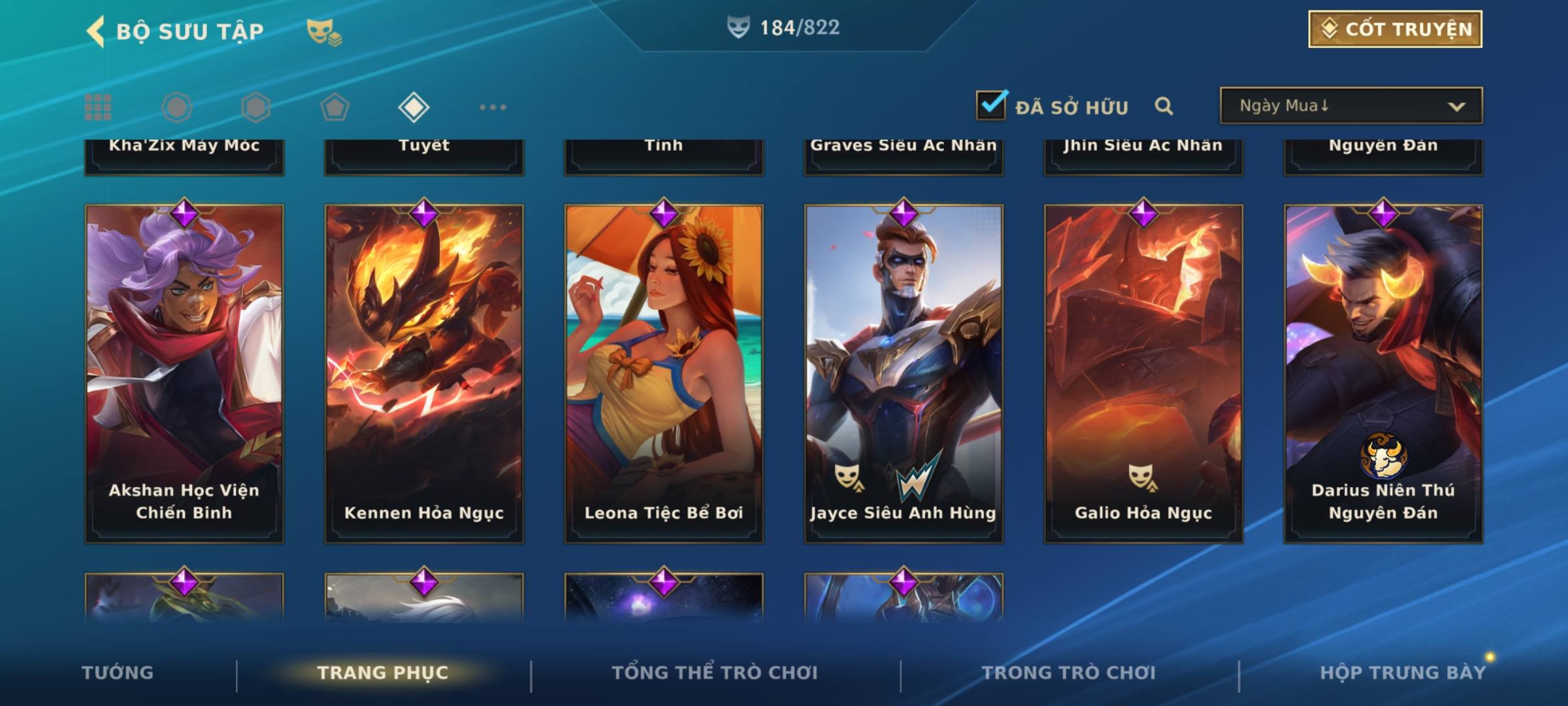The width and height of the screenshot is (1568, 706).
Task: Switch to Tổng Thể Trò Chơi tab
Action: [x=715, y=673]
